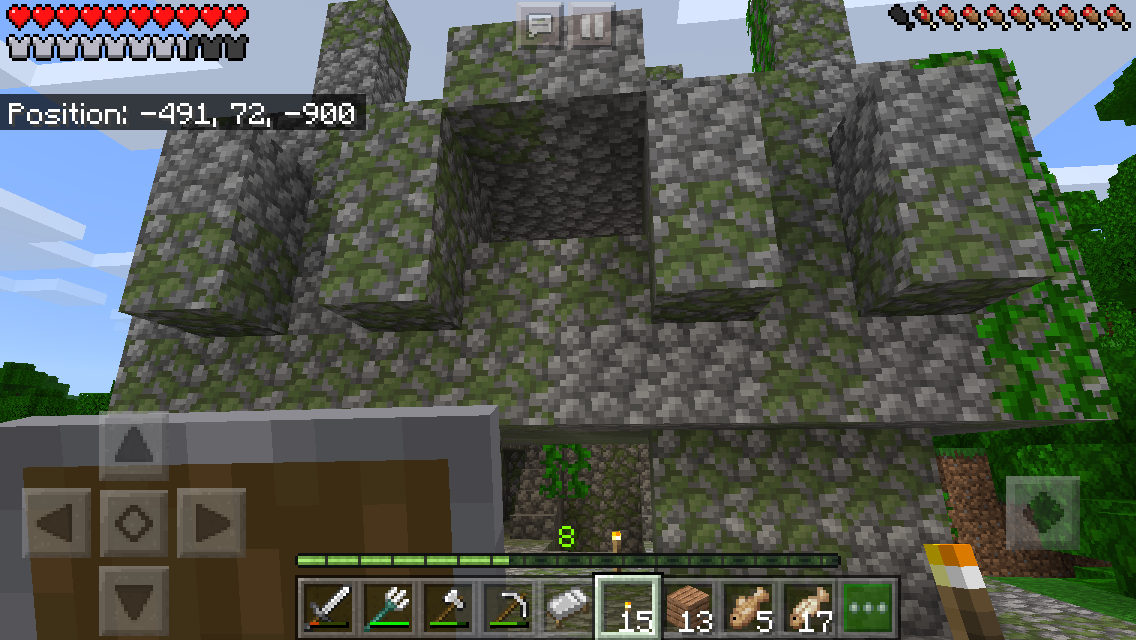The height and width of the screenshot is (640, 1136).
Task: Select the trident hotbar slot
Action: [x=385, y=605]
